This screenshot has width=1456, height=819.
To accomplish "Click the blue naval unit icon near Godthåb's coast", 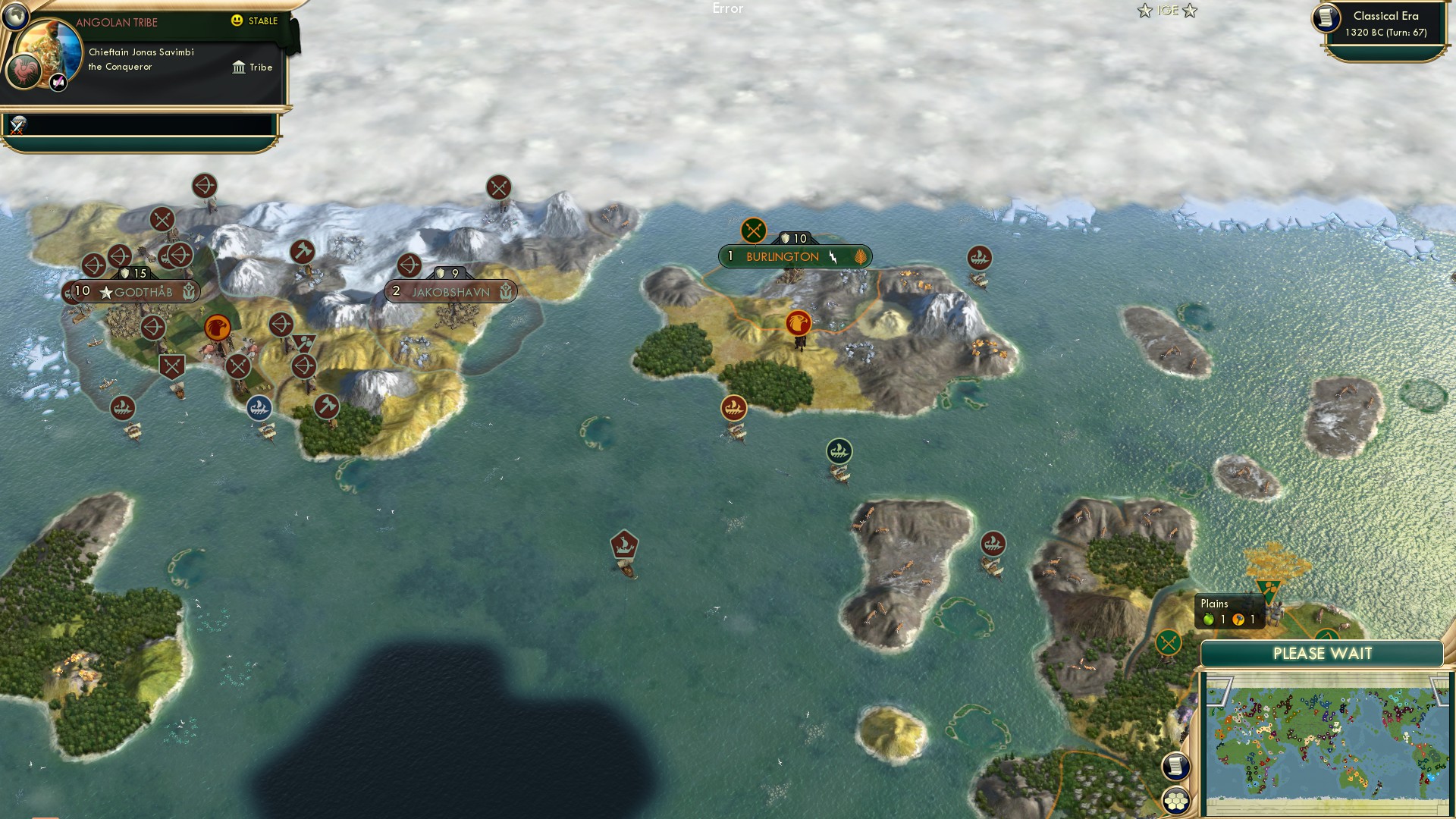I will click(259, 407).
